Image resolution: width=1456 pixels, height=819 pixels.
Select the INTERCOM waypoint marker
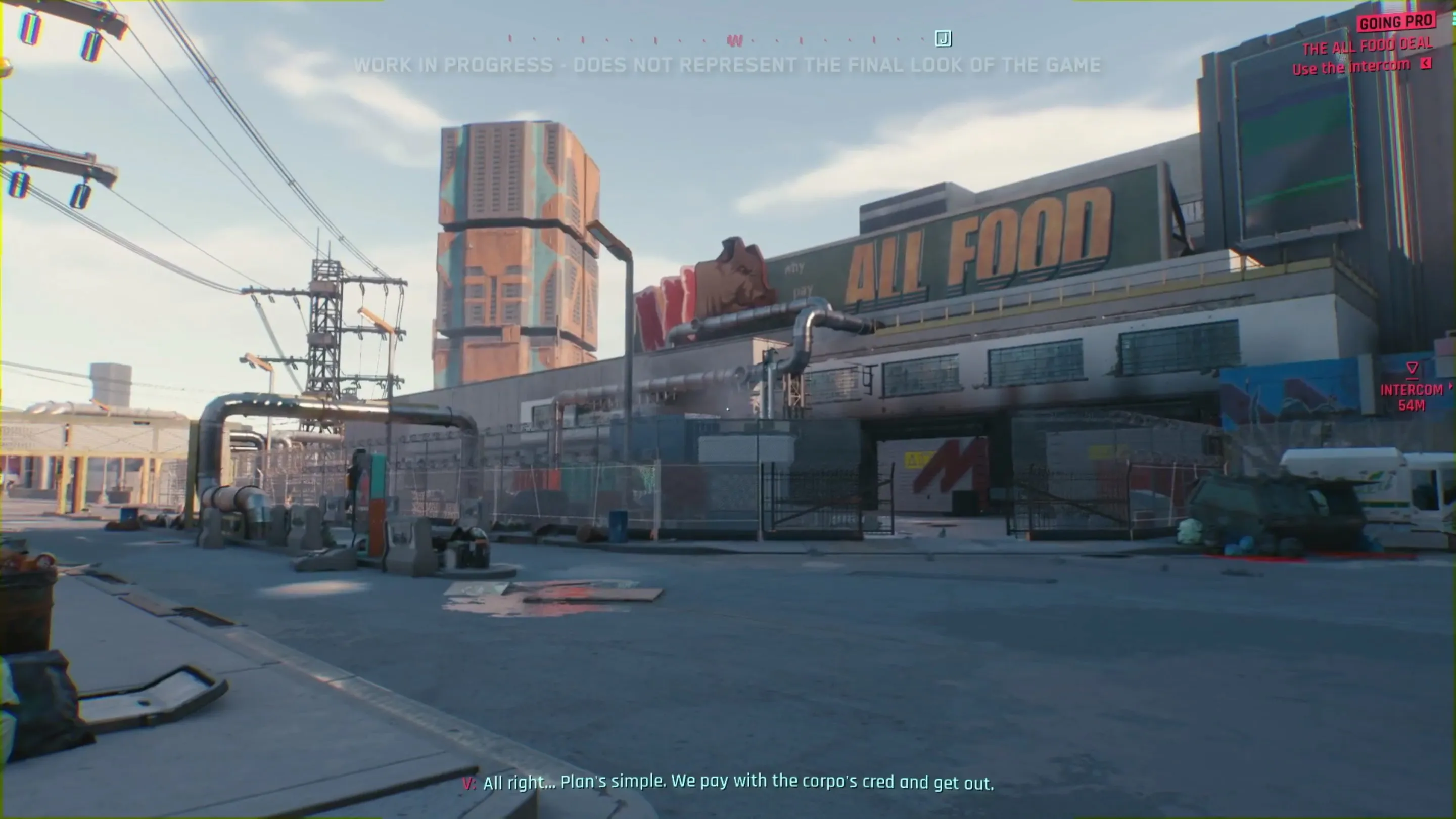pos(1412,370)
